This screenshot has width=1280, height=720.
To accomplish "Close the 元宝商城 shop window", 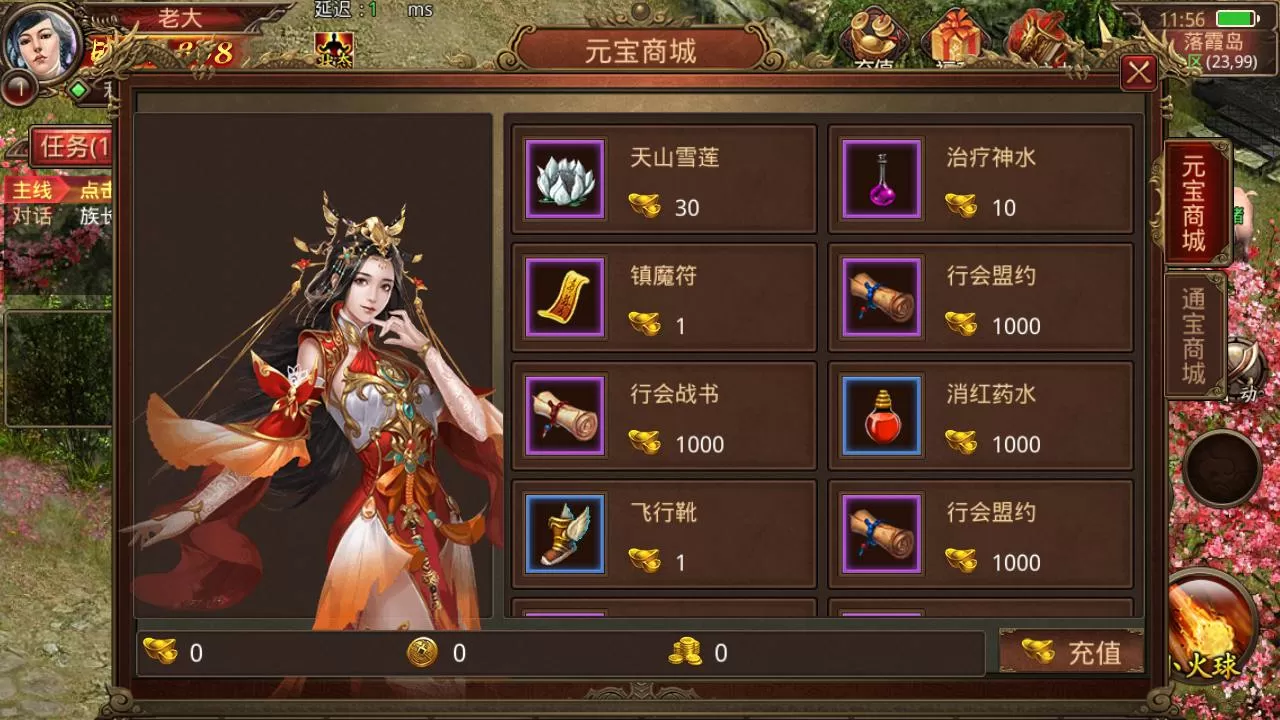I will (1138, 72).
